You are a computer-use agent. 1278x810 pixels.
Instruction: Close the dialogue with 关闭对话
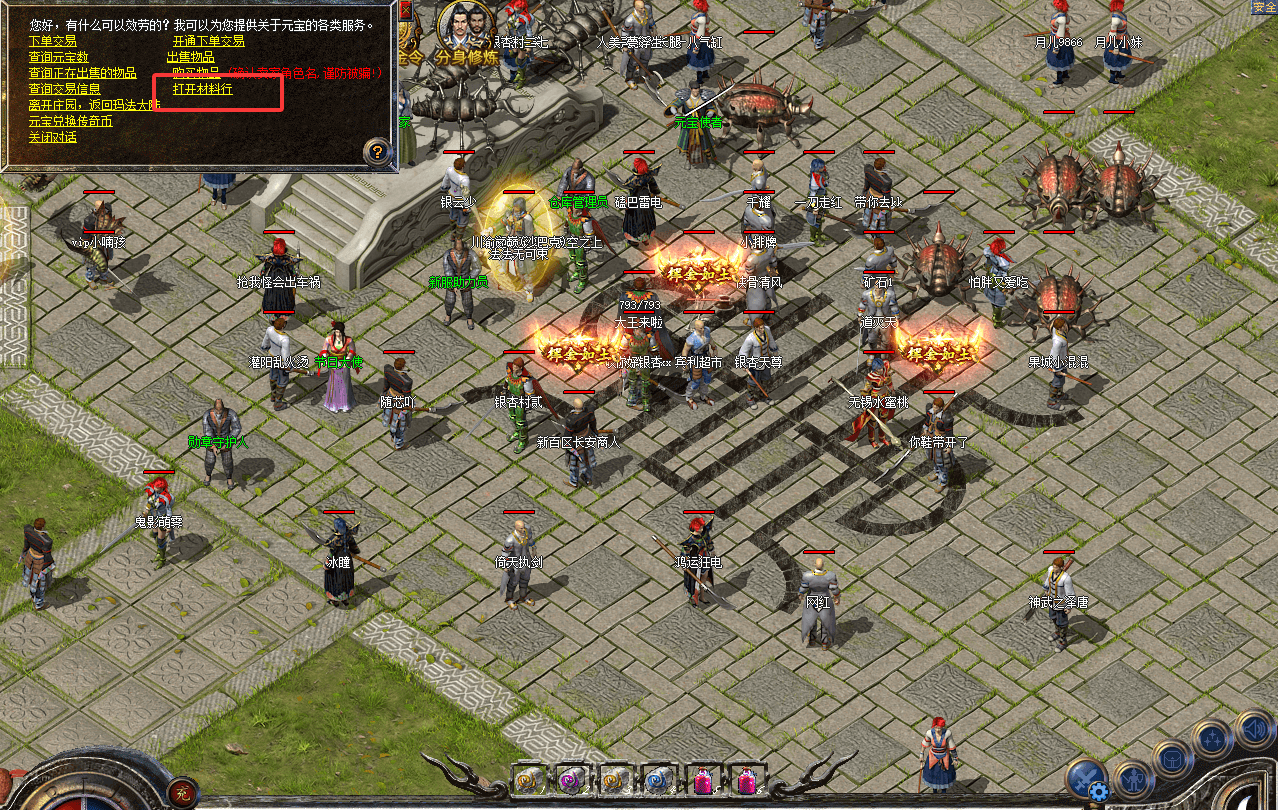tap(52, 137)
